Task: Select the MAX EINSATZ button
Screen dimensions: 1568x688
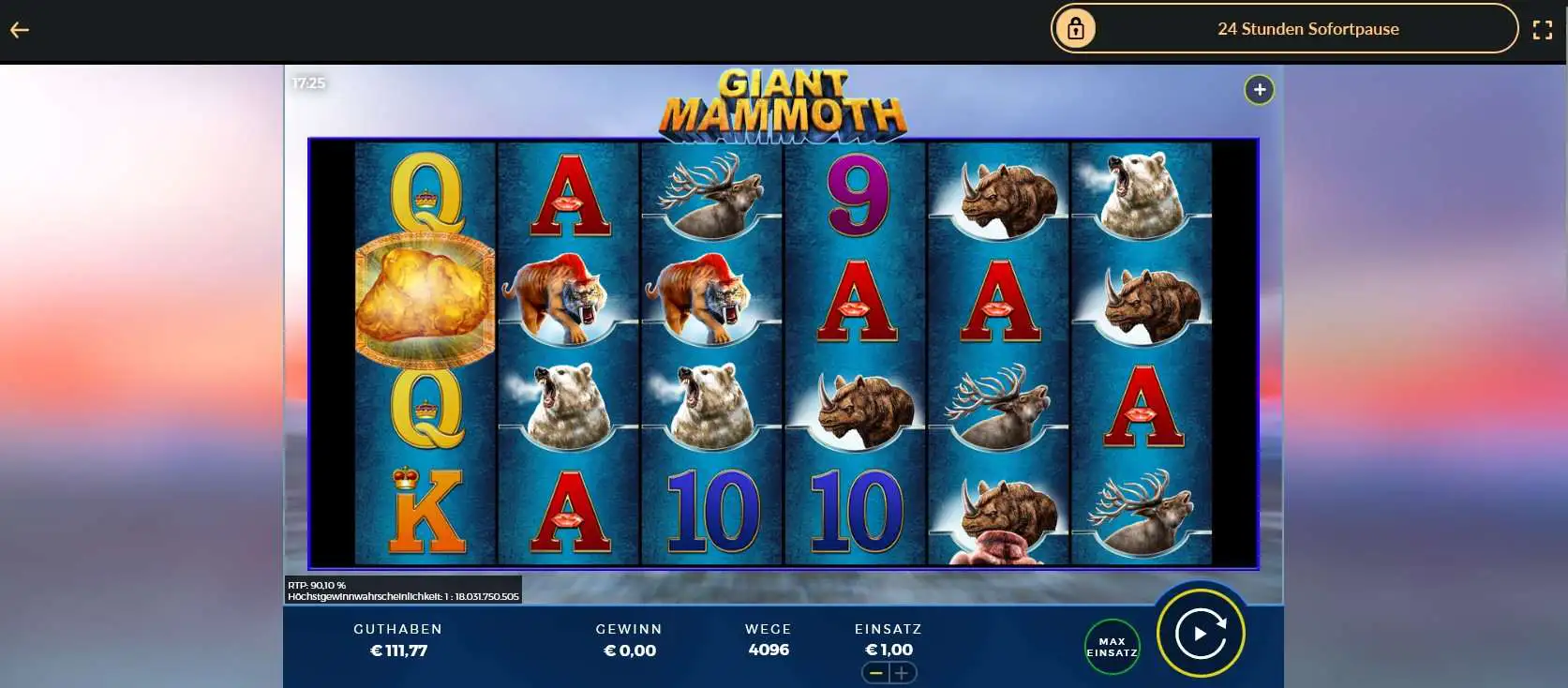Action: tap(1111, 646)
